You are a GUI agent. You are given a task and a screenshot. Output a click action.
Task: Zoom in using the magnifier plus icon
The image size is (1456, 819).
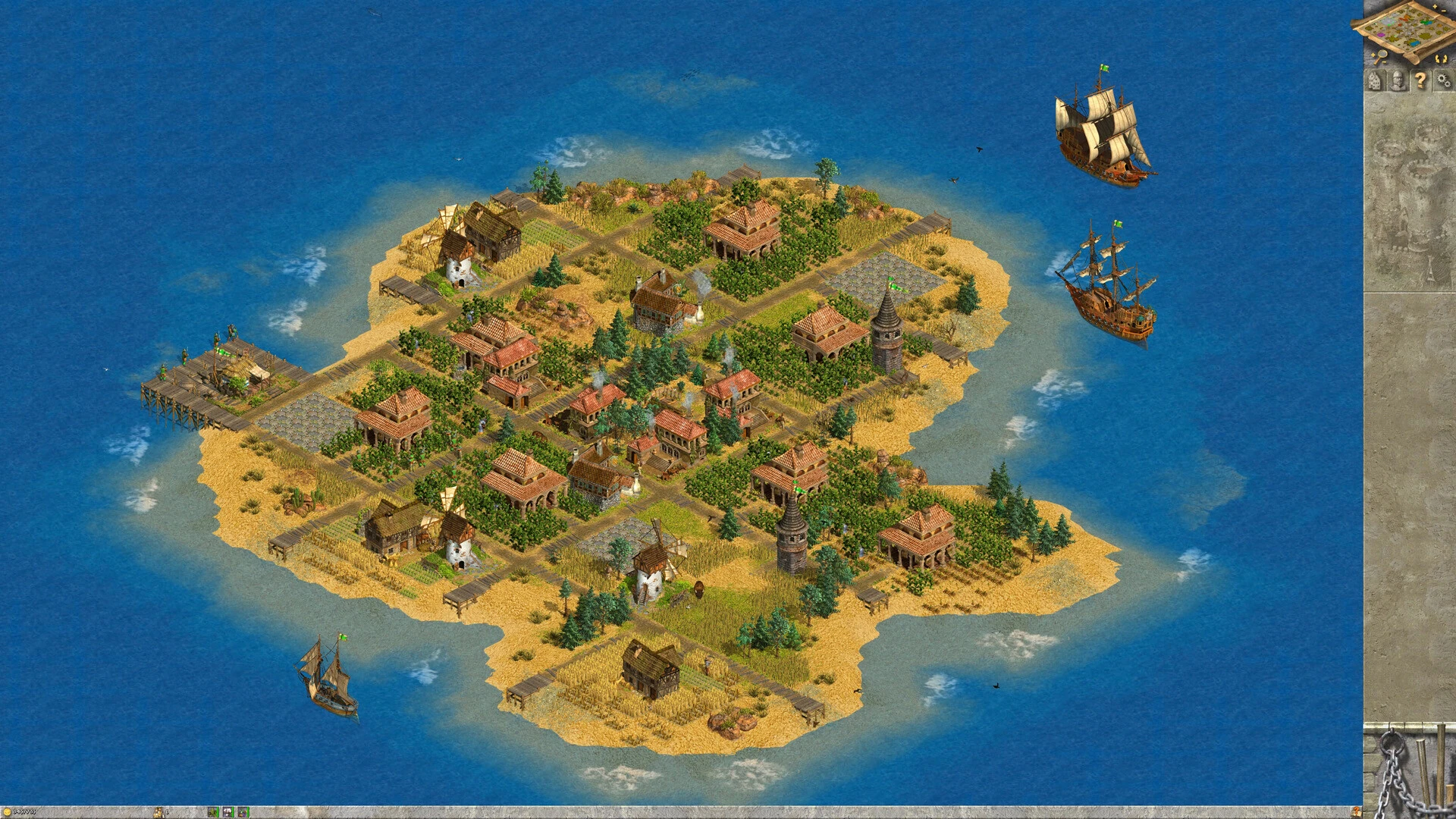click(1373, 54)
